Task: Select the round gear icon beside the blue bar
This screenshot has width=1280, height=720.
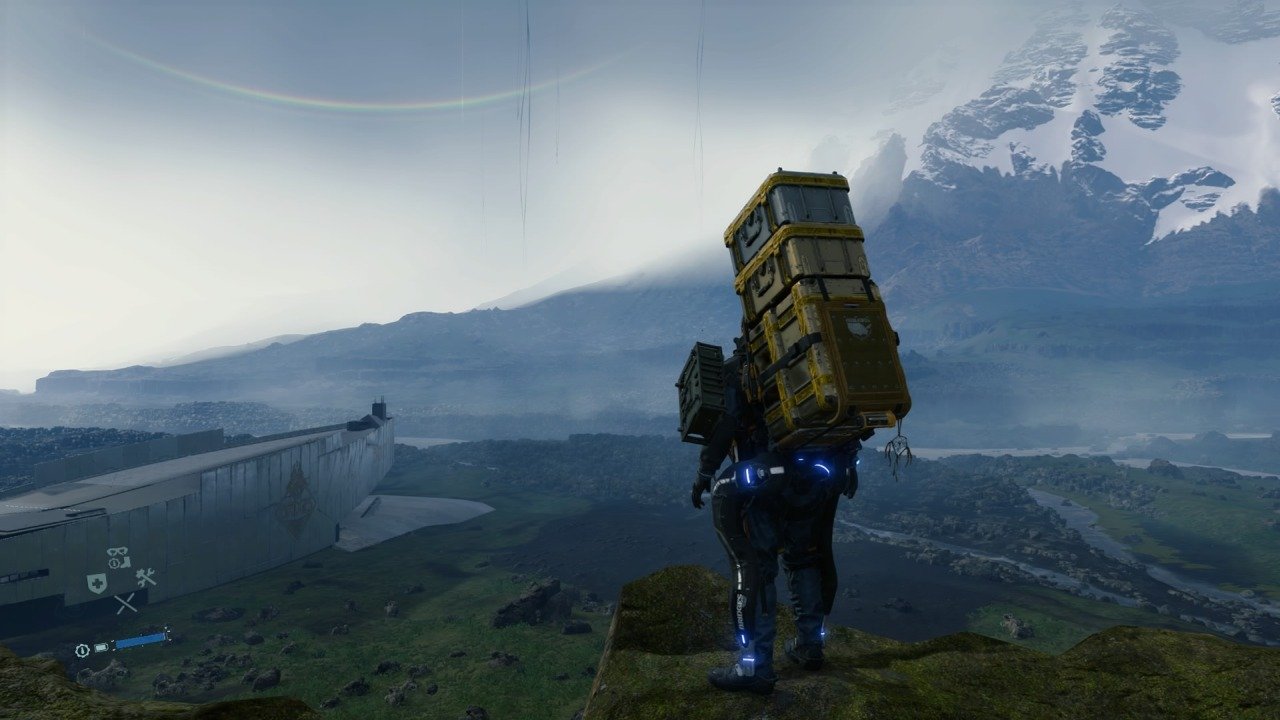Action: pyautogui.click(x=83, y=649)
